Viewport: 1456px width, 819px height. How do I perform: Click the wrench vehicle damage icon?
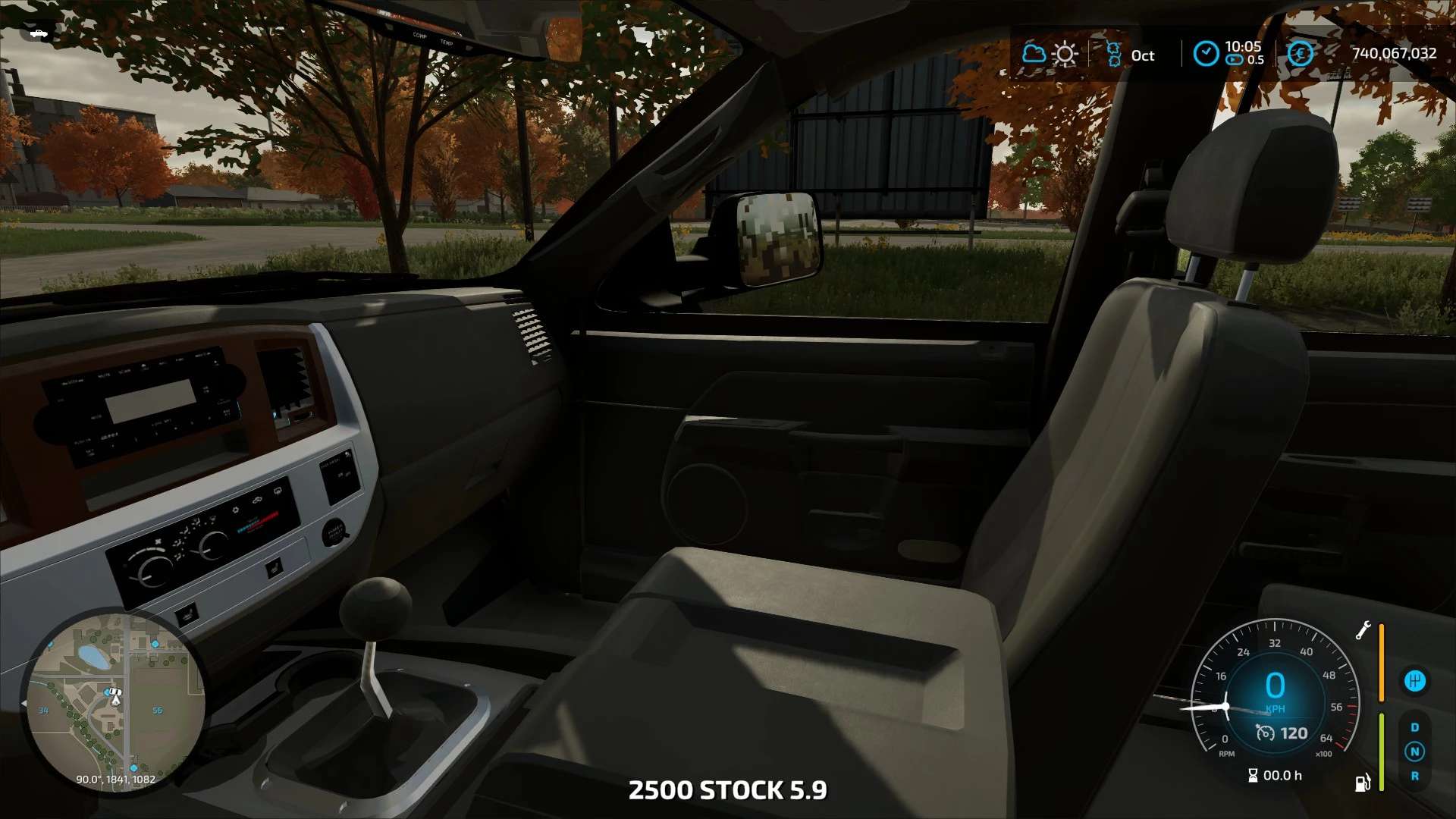point(1363,630)
